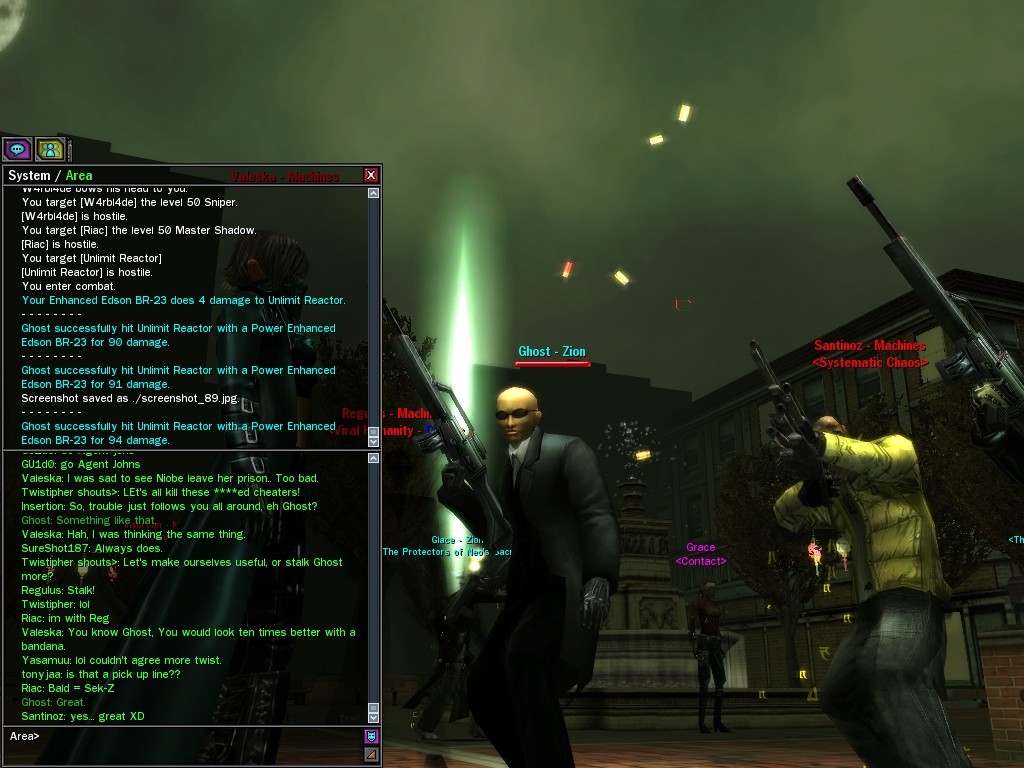Click area chat scrollbar up arrow
Image resolution: width=1024 pixels, height=768 pixels.
click(374, 459)
